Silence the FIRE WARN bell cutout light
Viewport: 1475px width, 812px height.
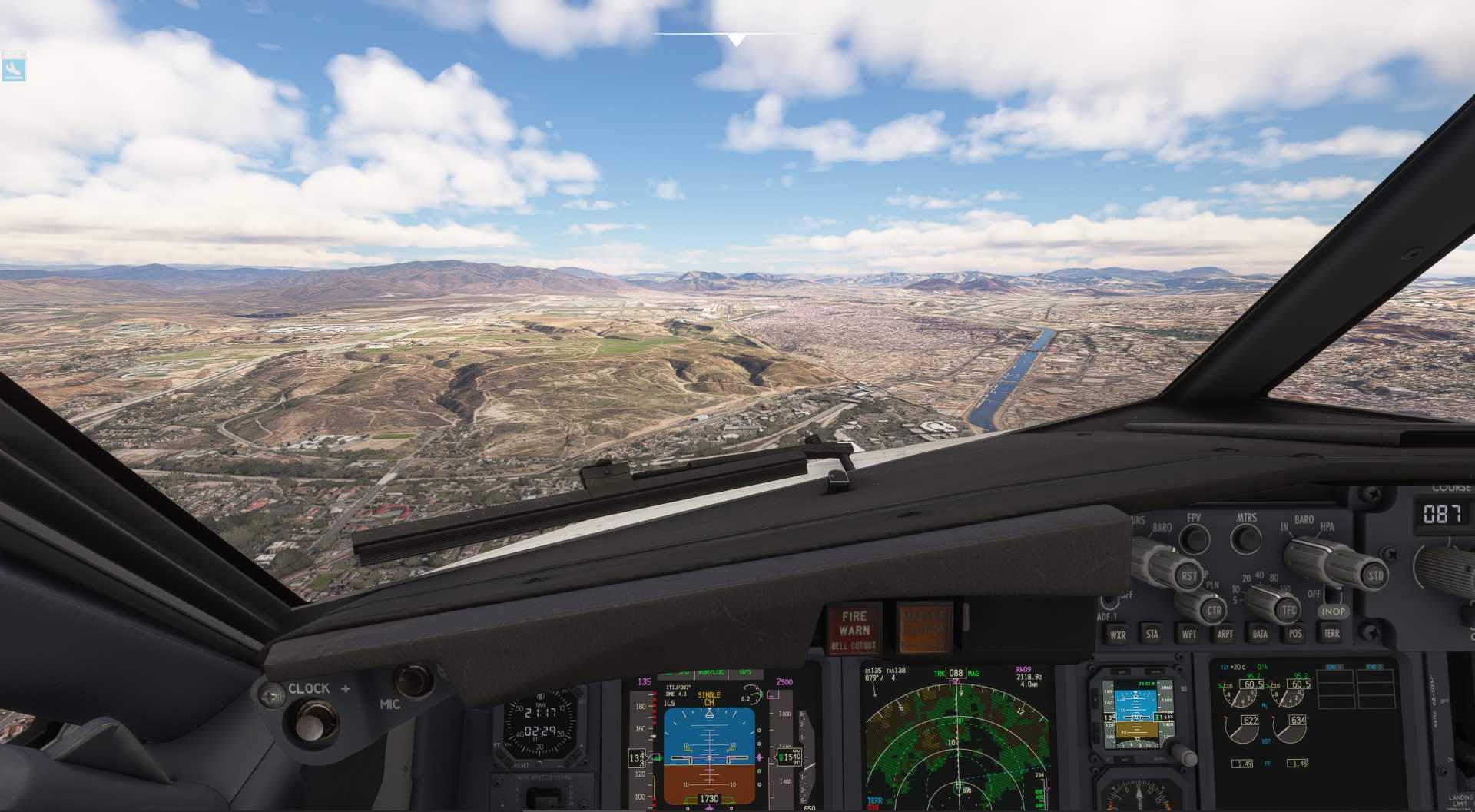click(854, 629)
